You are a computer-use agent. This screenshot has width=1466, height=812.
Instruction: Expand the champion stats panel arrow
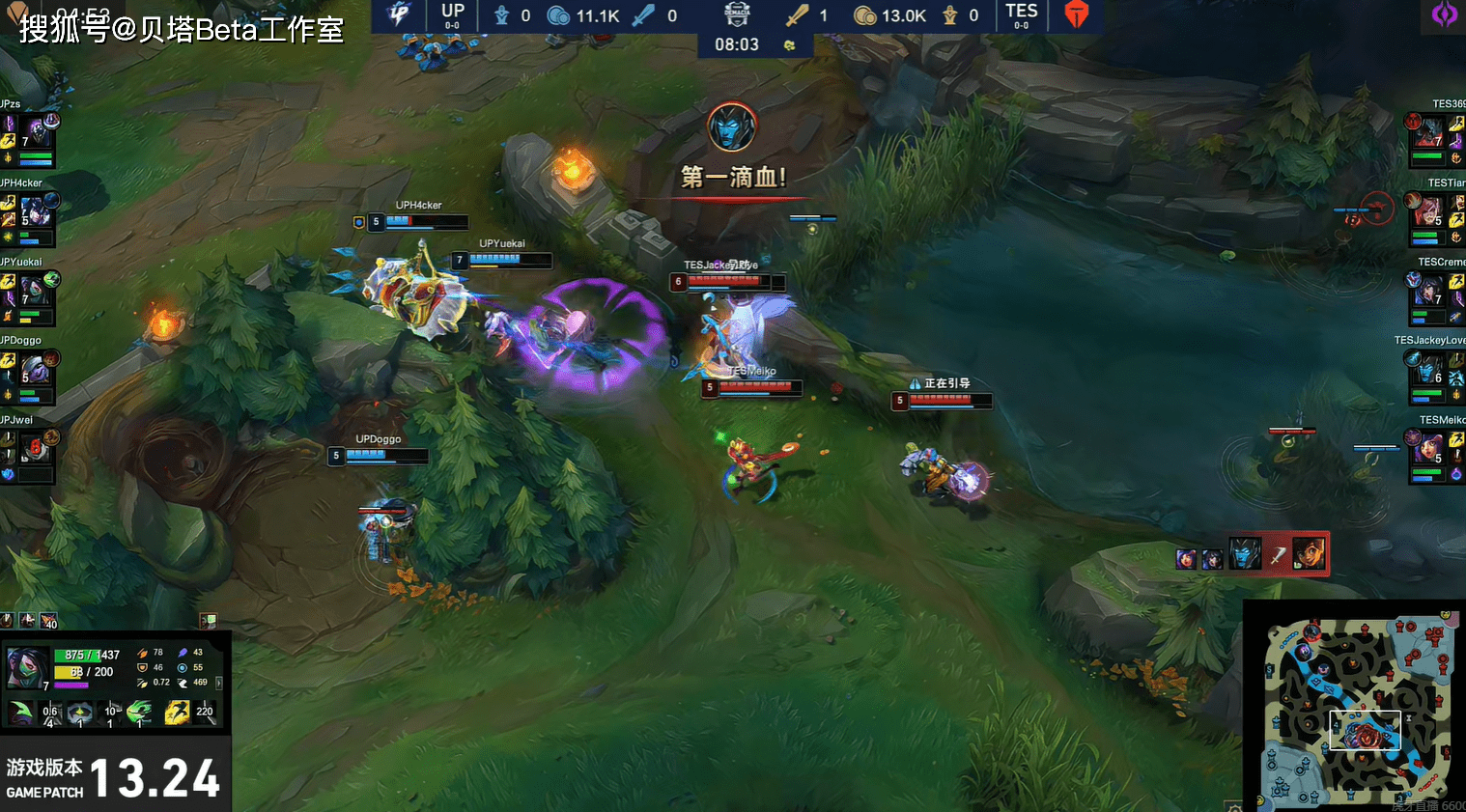point(219,683)
